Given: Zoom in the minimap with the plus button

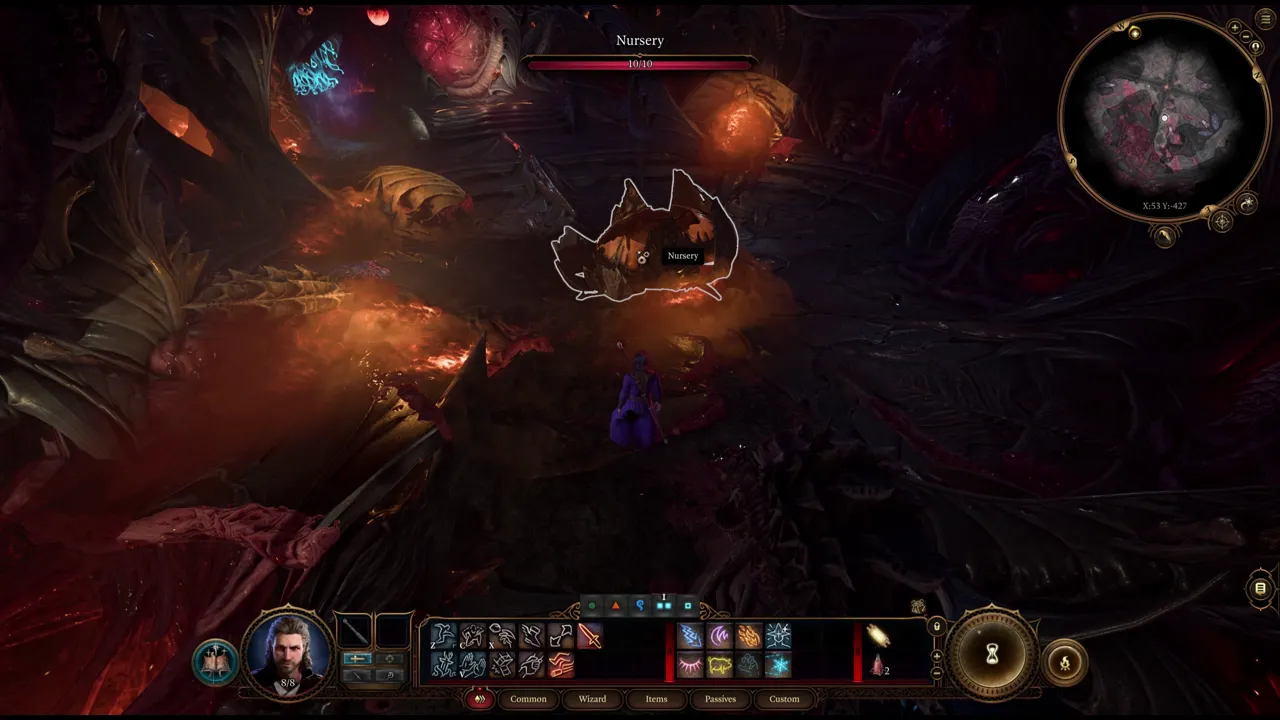Looking at the screenshot, I should [1235, 27].
